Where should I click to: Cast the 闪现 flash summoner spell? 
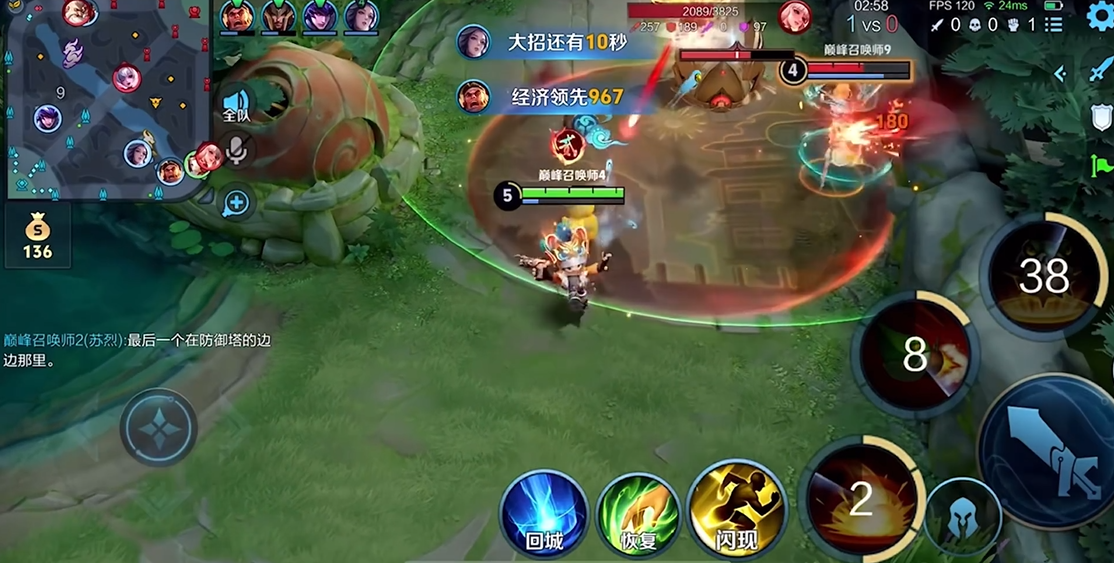tap(737, 512)
